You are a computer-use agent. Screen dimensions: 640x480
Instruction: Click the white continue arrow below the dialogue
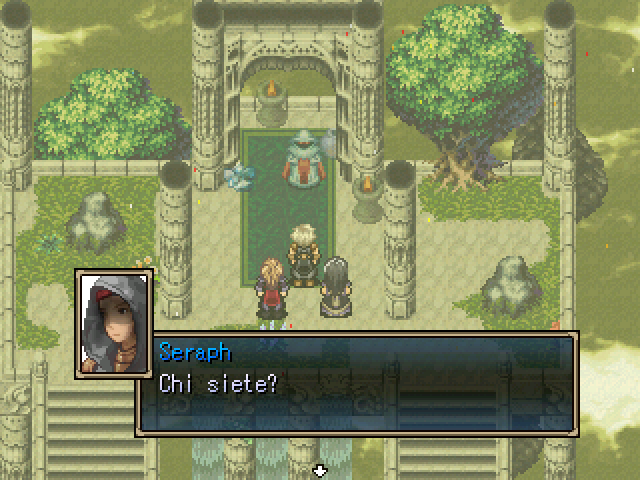(x=320, y=469)
